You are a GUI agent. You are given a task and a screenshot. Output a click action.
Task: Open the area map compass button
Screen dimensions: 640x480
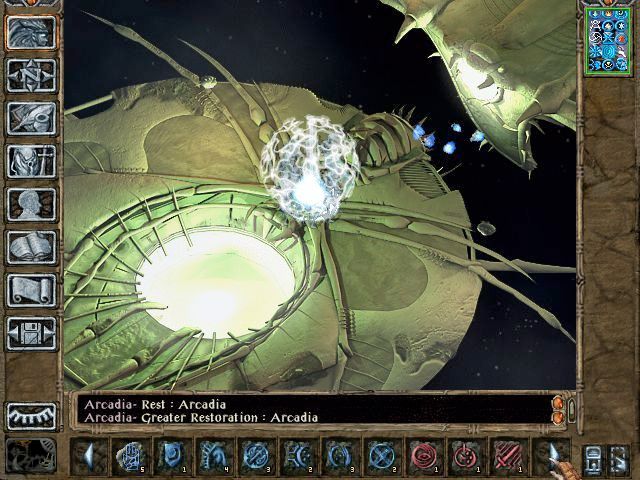pyautogui.click(x=31, y=75)
